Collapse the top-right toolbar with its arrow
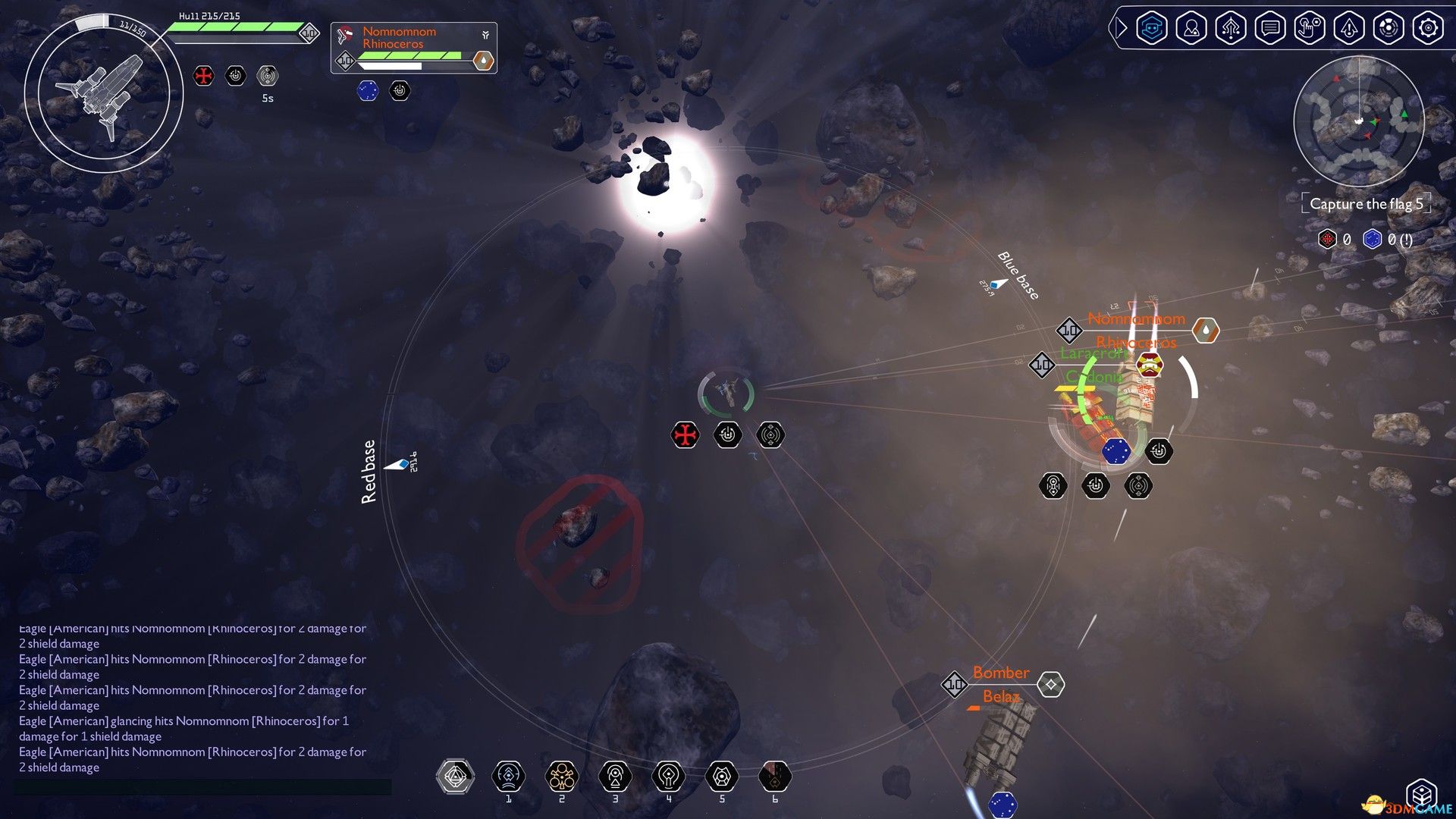The width and height of the screenshot is (1456, 819). pos(1119,28)
